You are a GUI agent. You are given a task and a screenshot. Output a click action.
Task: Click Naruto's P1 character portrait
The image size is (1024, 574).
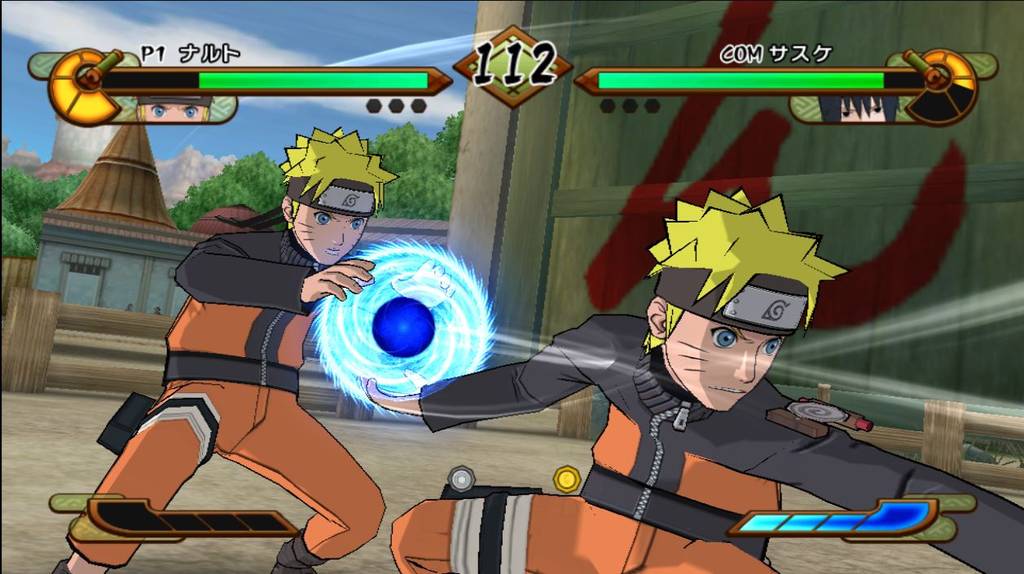pos(174,109)
